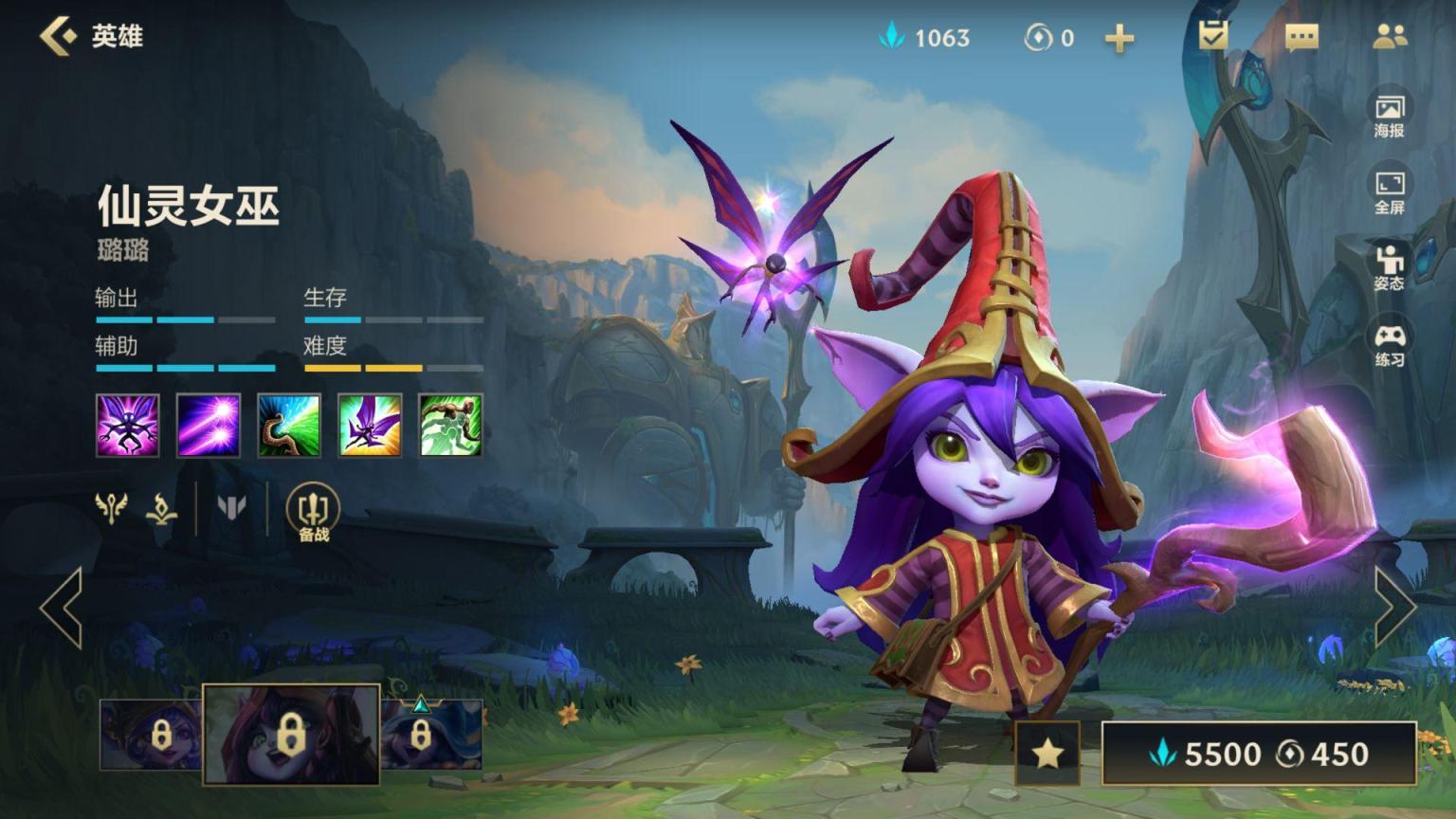Show the 海报 poster view
Image resolution: width=1456 pixels, height=819 pixels.
click(x=1389, y=116)
